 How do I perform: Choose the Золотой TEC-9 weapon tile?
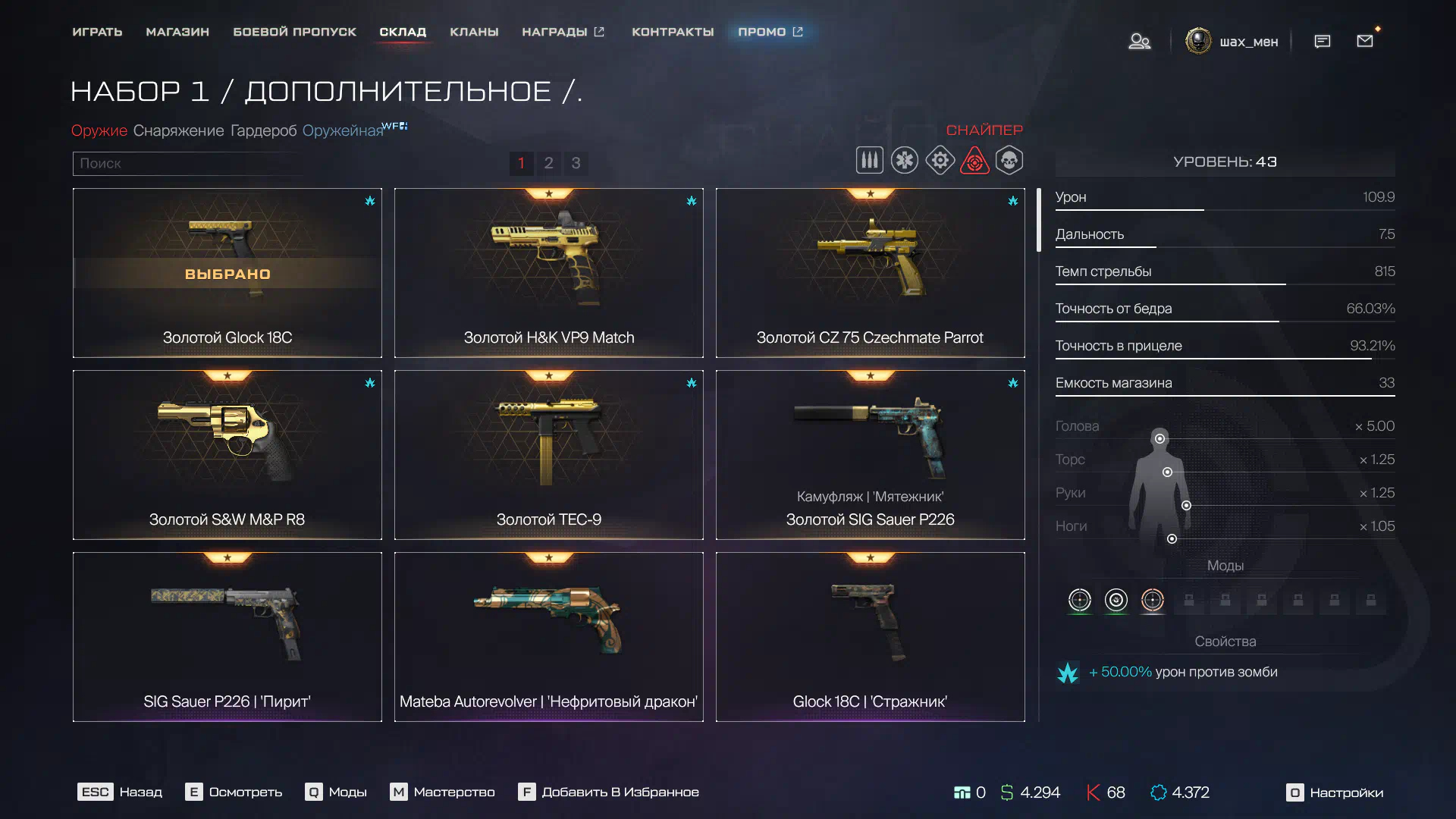[548, 455]
